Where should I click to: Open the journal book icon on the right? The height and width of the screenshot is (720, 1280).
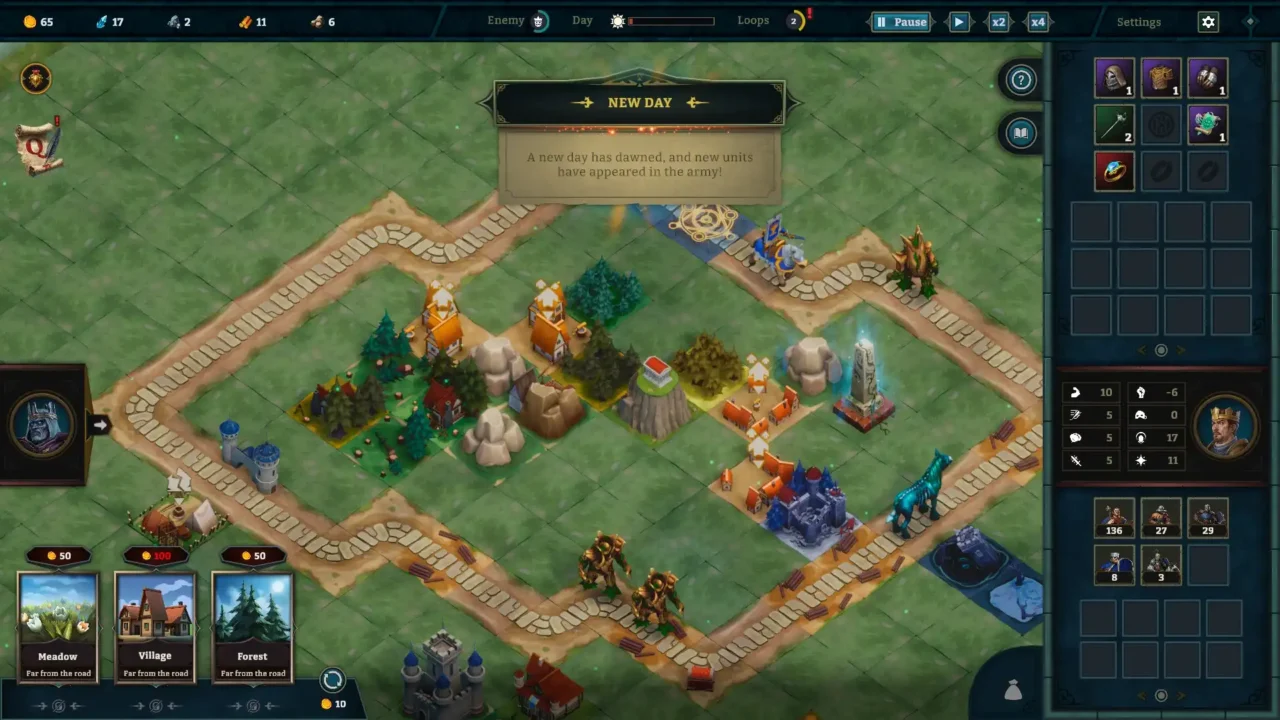[1020, 133]
